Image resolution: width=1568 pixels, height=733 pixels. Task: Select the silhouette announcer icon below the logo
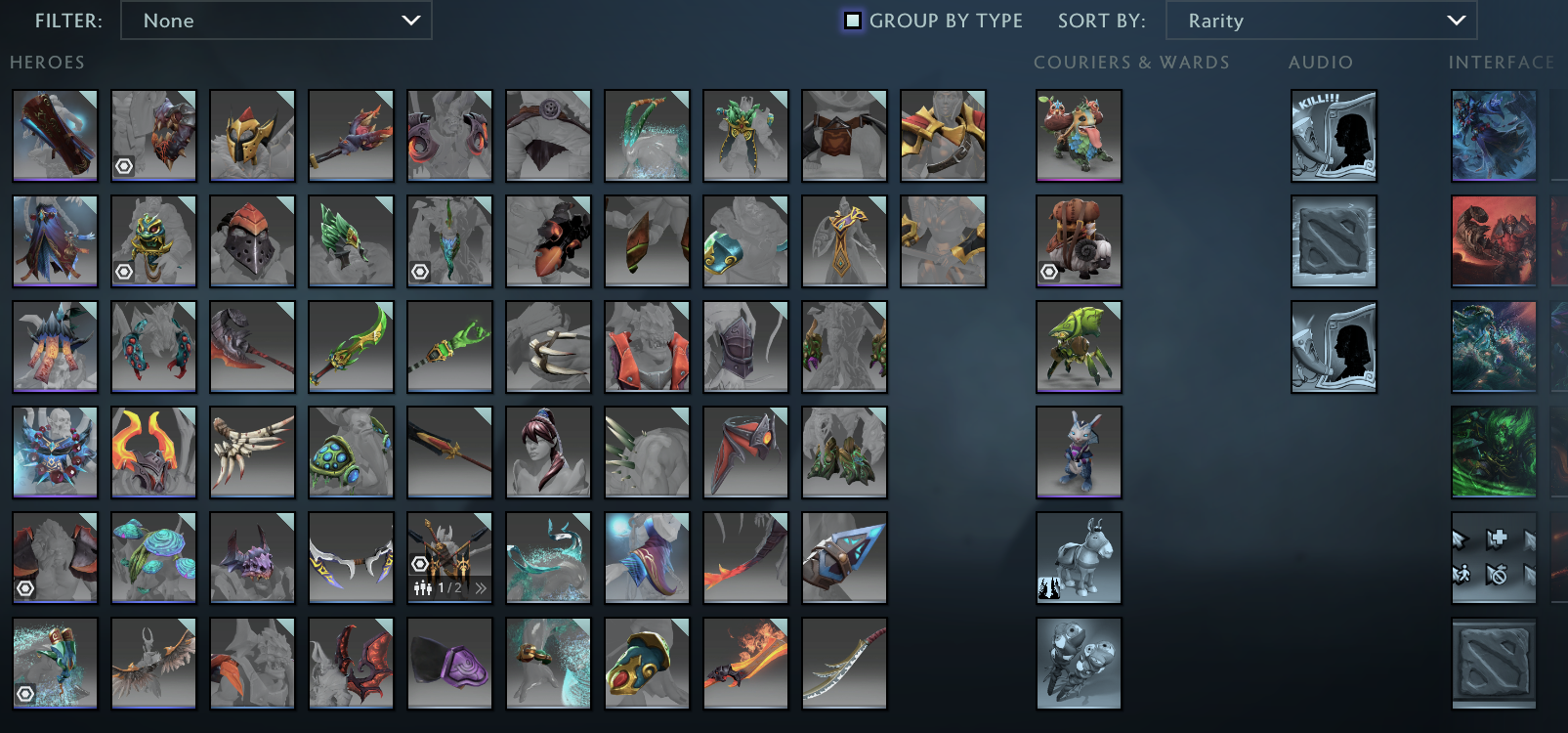pyautogui.click(x=1333, y=346)
